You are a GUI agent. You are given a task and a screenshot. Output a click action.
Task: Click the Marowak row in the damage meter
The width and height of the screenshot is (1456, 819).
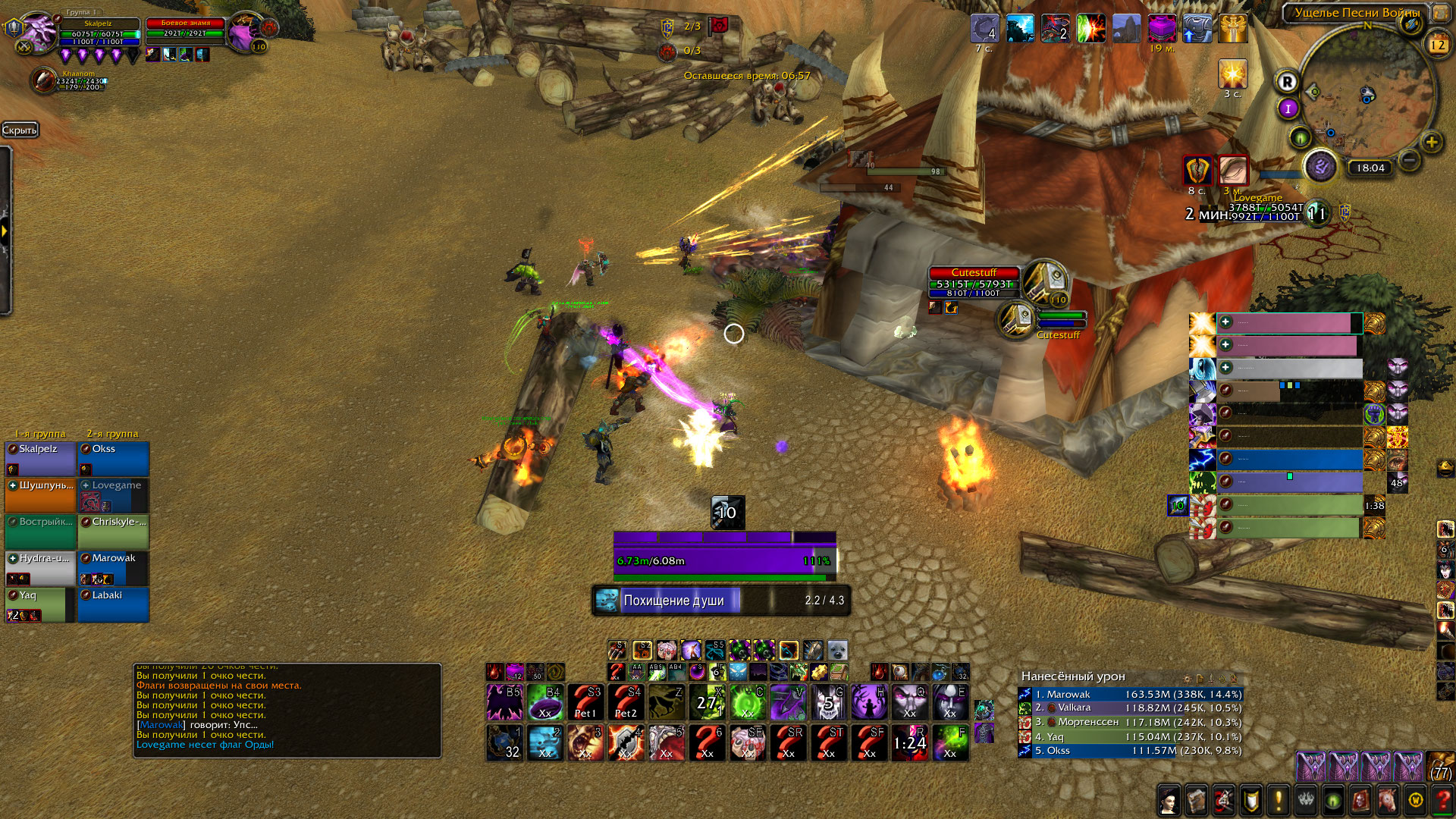(1130, 694)
